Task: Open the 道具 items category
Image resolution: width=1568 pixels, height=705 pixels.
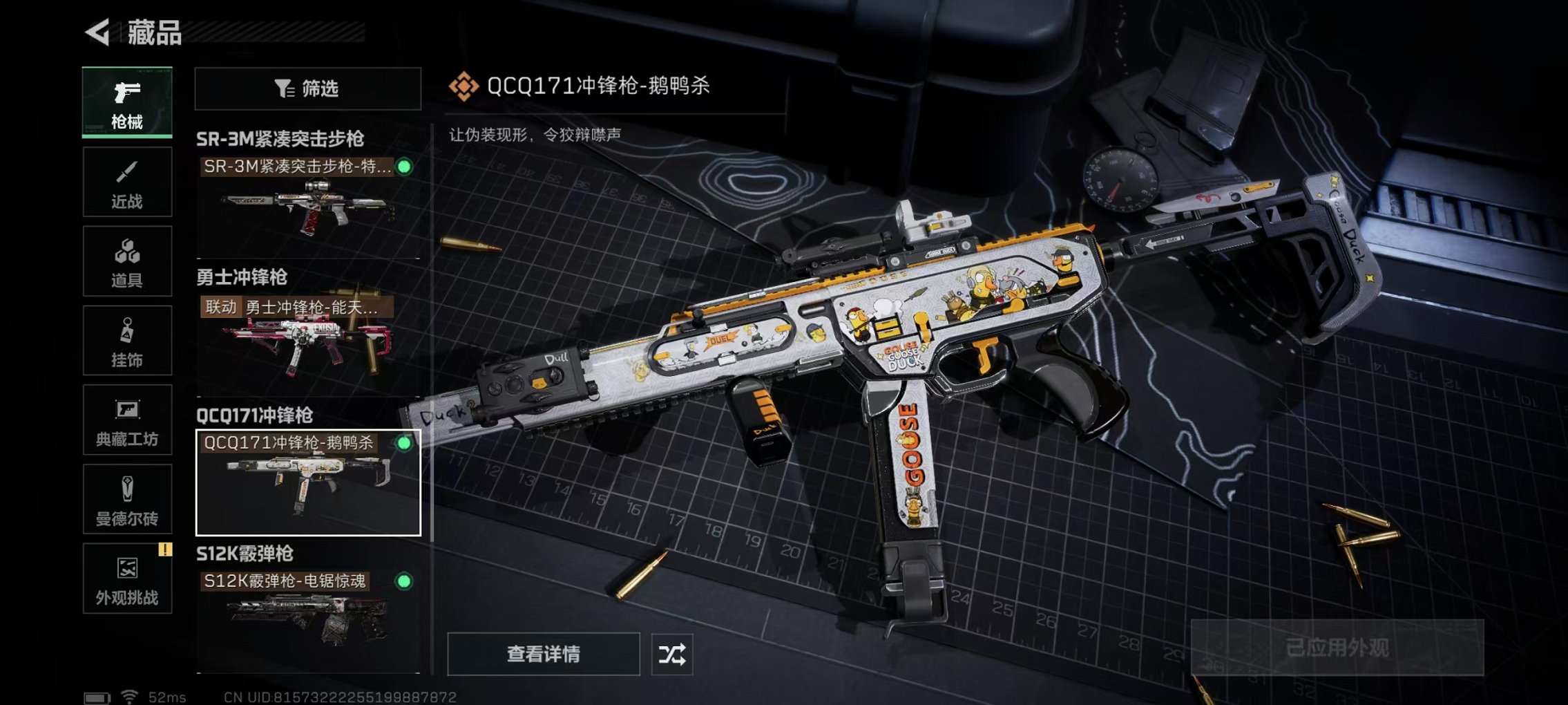Action: [x=126, y=261]
